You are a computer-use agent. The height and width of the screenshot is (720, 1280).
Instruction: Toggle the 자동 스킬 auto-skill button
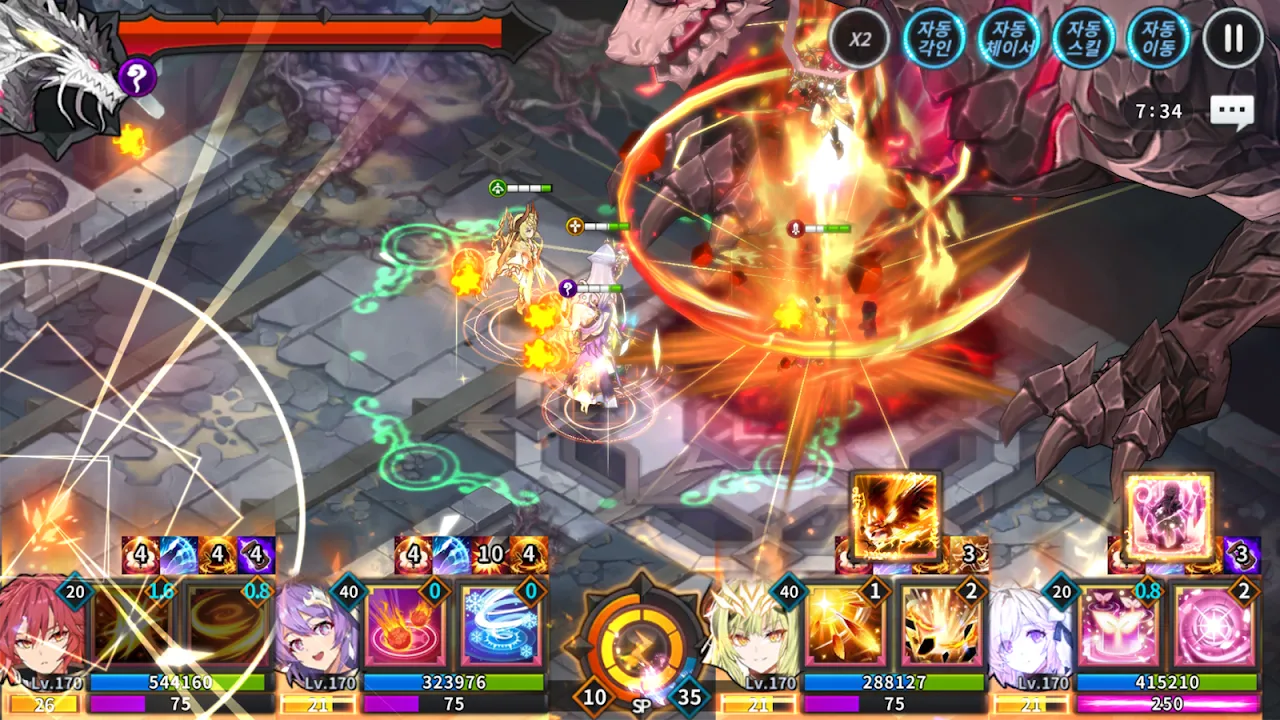click(1084, 39)
